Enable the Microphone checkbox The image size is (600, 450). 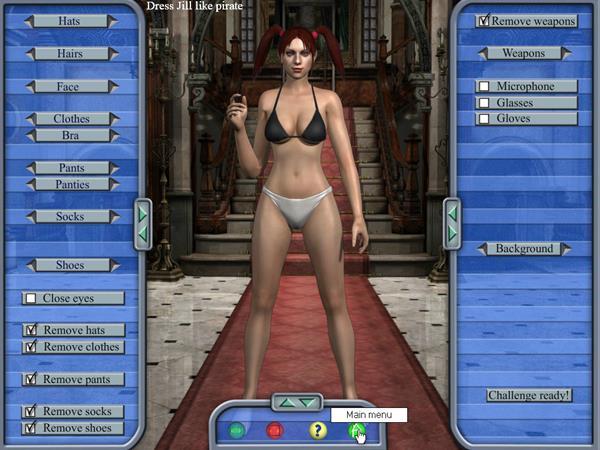485,87
